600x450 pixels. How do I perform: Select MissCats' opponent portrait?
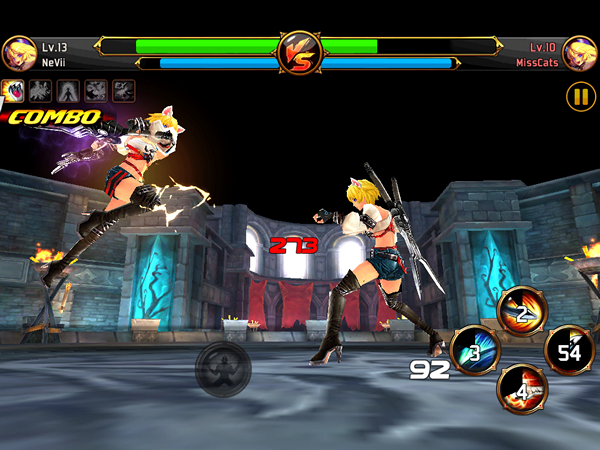[x=580, y=52]
